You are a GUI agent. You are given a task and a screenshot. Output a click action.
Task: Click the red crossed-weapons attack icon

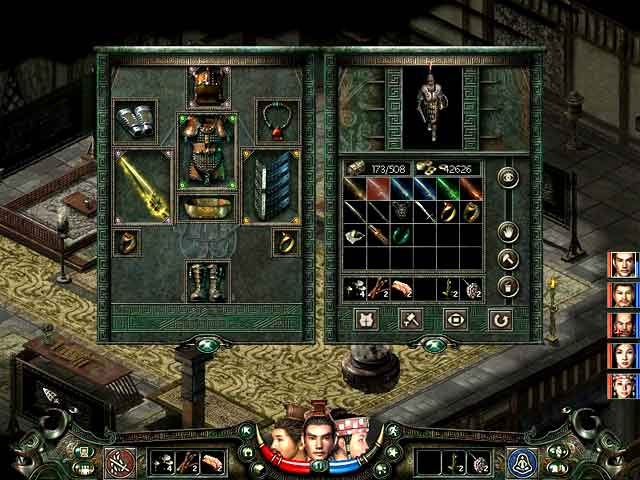119,462
